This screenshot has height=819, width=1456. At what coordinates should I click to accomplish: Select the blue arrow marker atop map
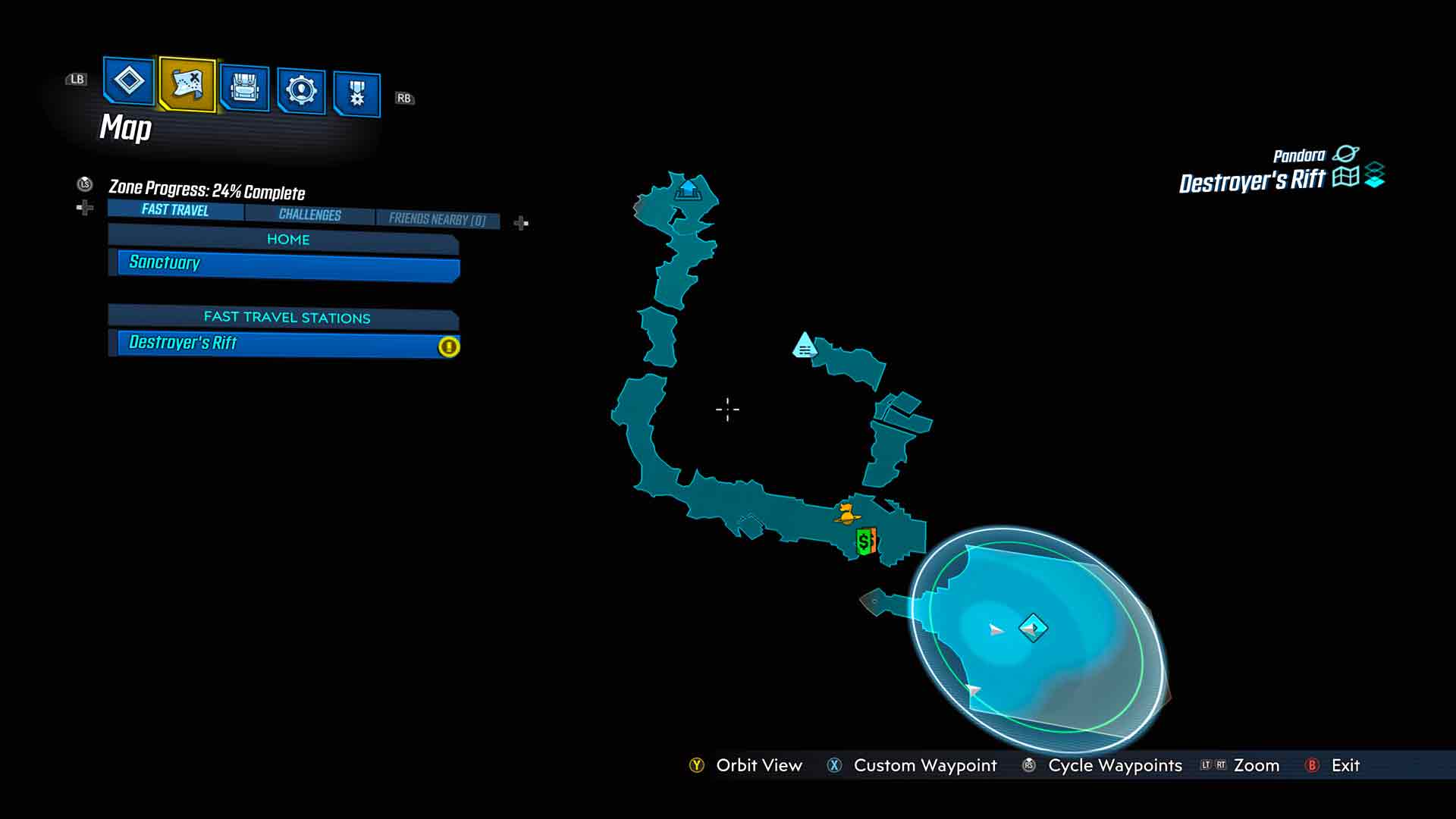coord(688,189)
